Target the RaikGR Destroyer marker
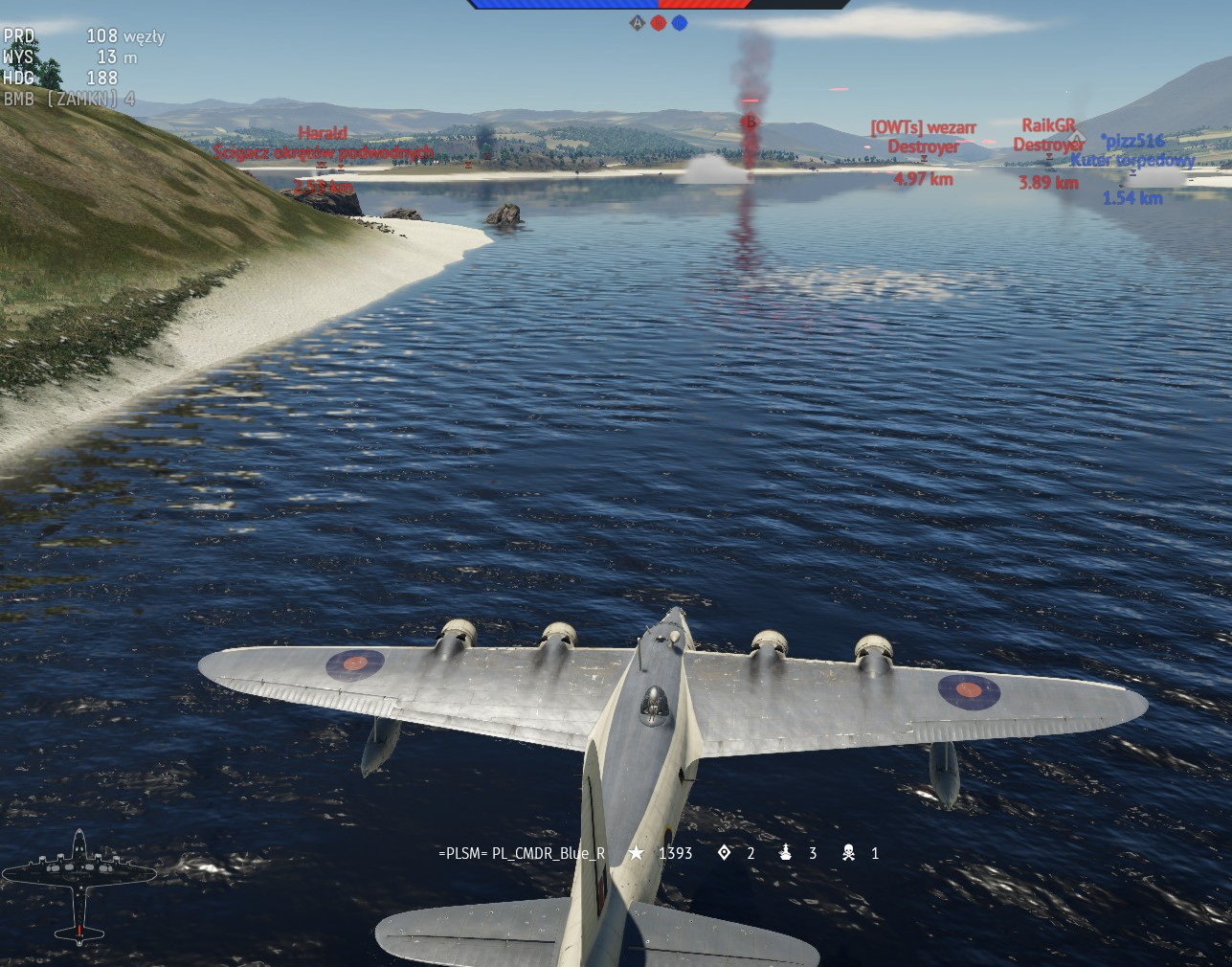Viewport: 1232px width, 967px height. 1049,135
